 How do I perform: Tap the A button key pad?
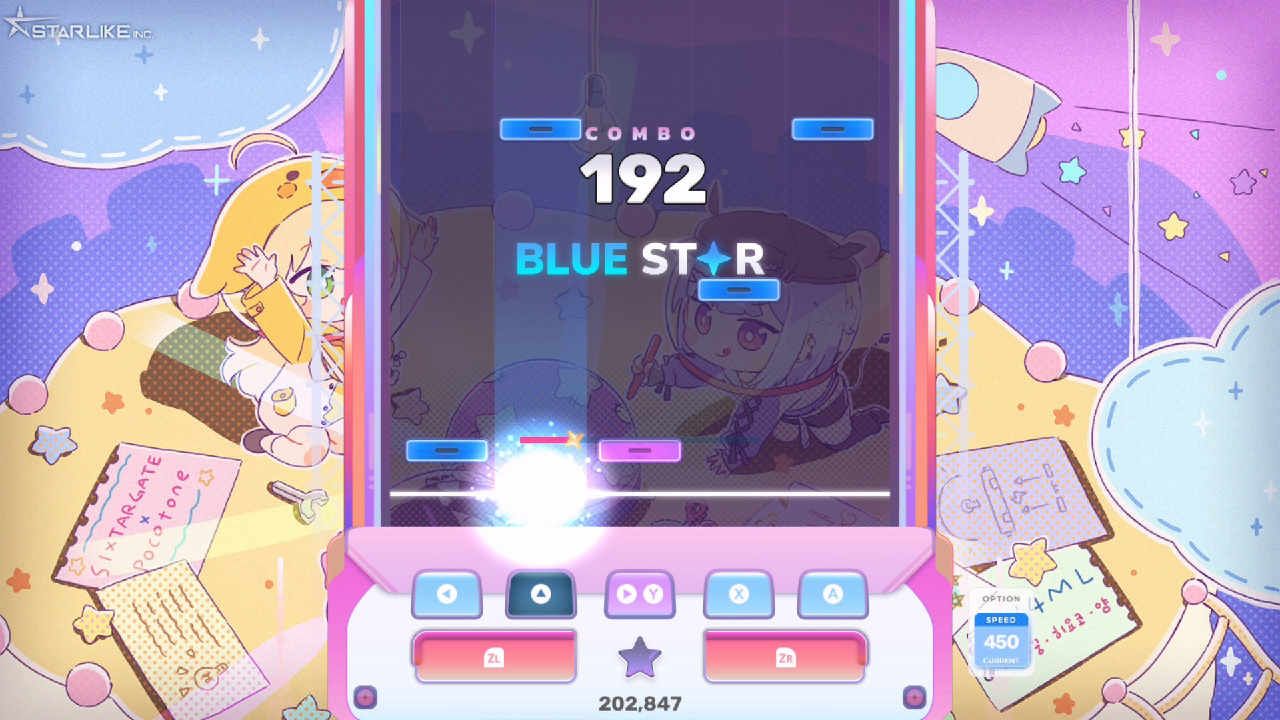(833, 595)
